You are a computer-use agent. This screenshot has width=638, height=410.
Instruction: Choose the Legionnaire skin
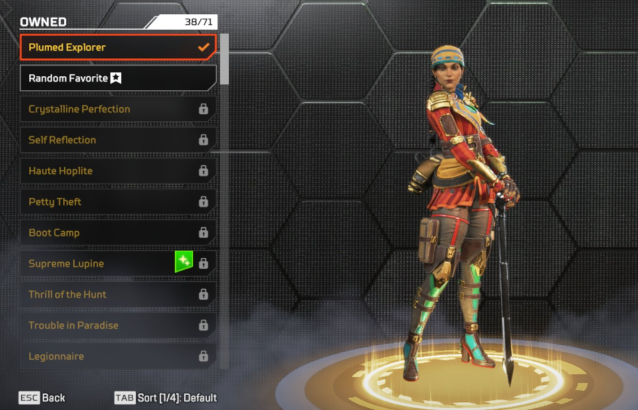coord(118,356)
